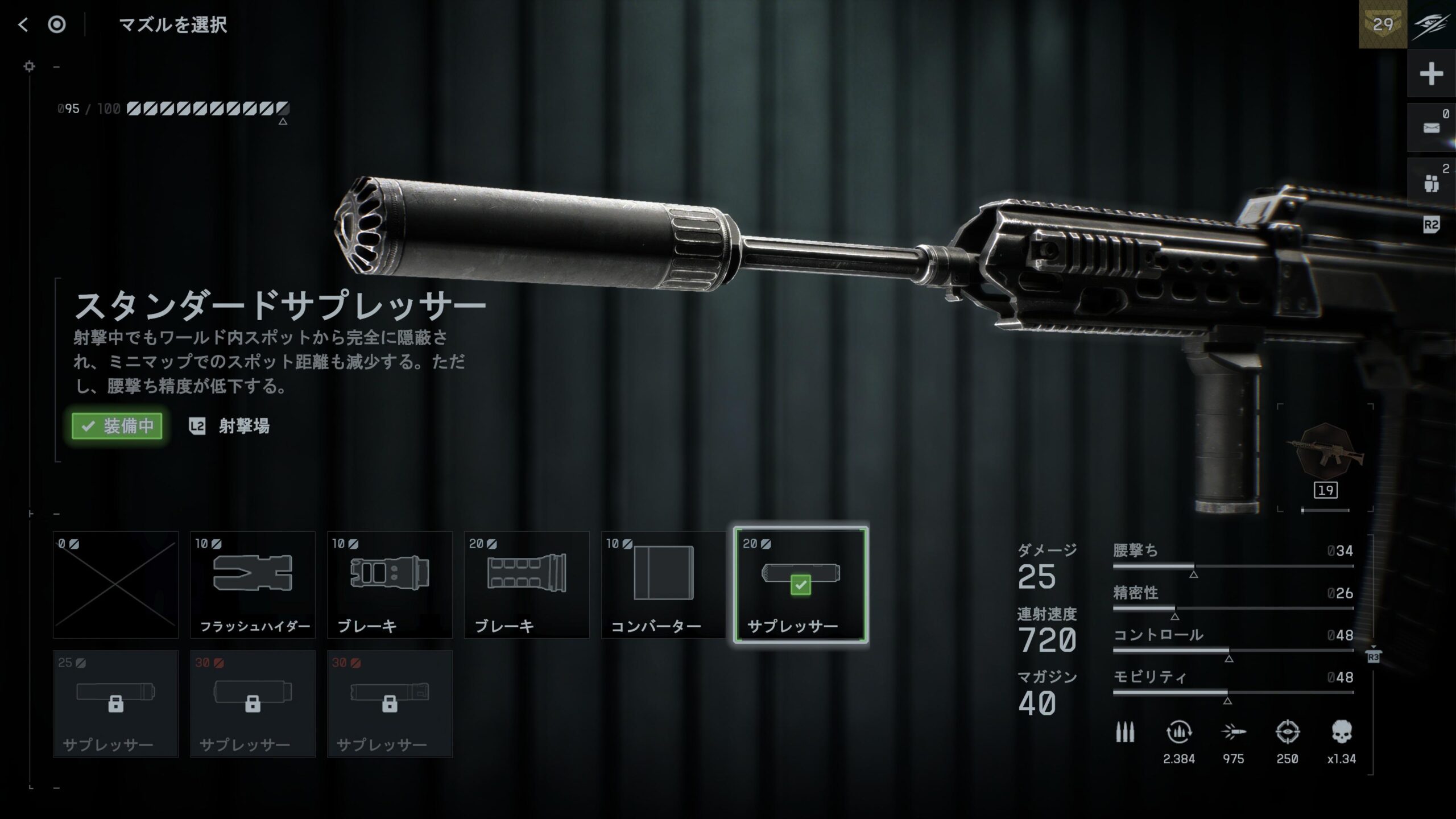Select the equipped サプレッサー tile
The image size is (1456, 819).
pos(801,585)
